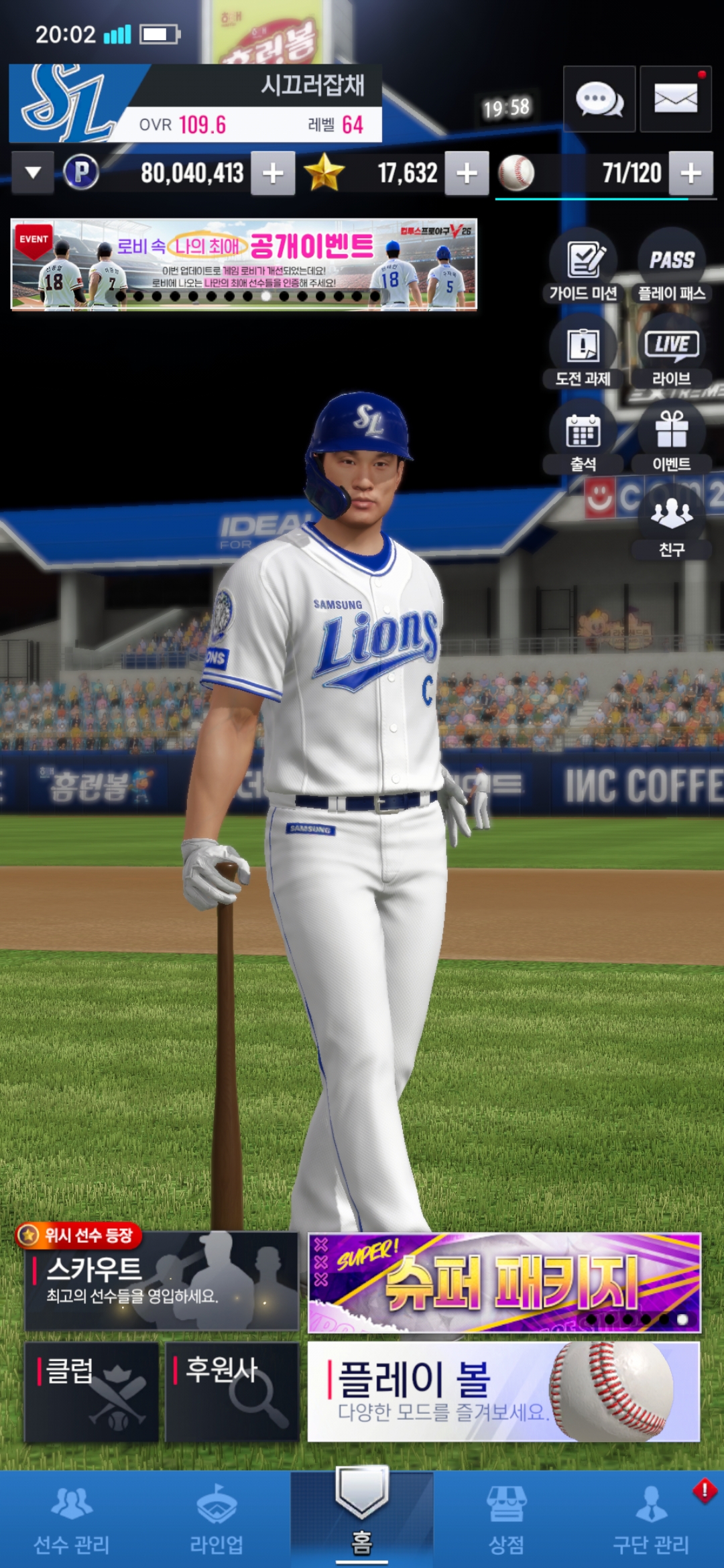The height and width of the screenshot is (1568, 724).
Task: Check 출석 attendance calendar
Action: [584, 437]
